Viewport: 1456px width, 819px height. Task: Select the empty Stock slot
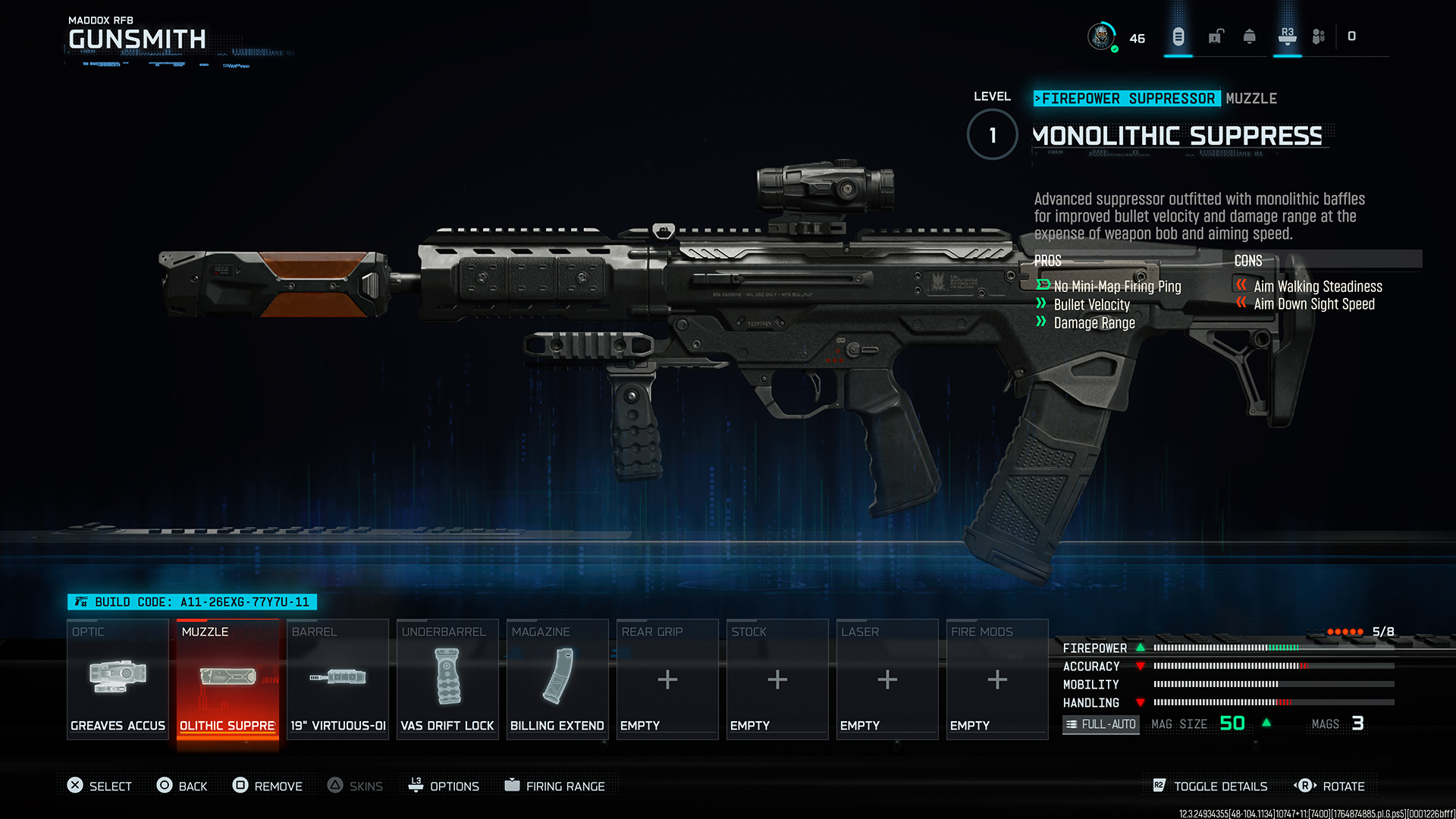pos(777,679)
